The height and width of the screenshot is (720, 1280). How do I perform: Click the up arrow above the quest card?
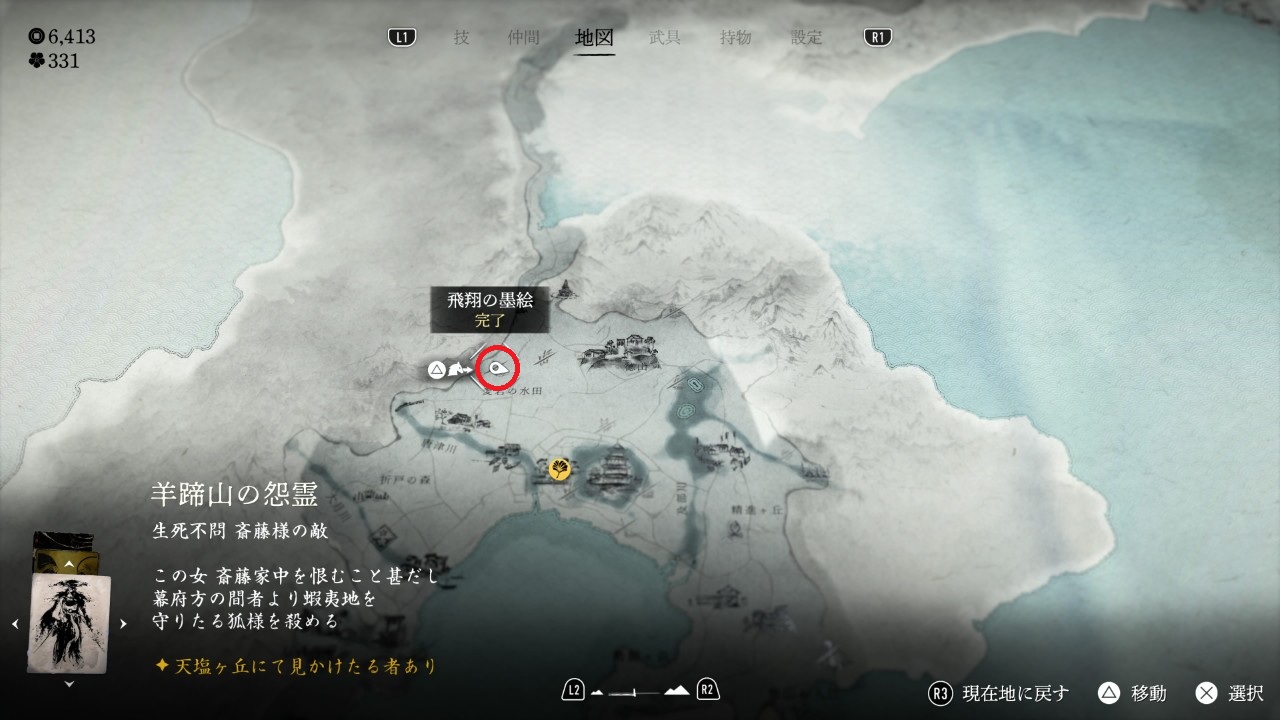69,565
